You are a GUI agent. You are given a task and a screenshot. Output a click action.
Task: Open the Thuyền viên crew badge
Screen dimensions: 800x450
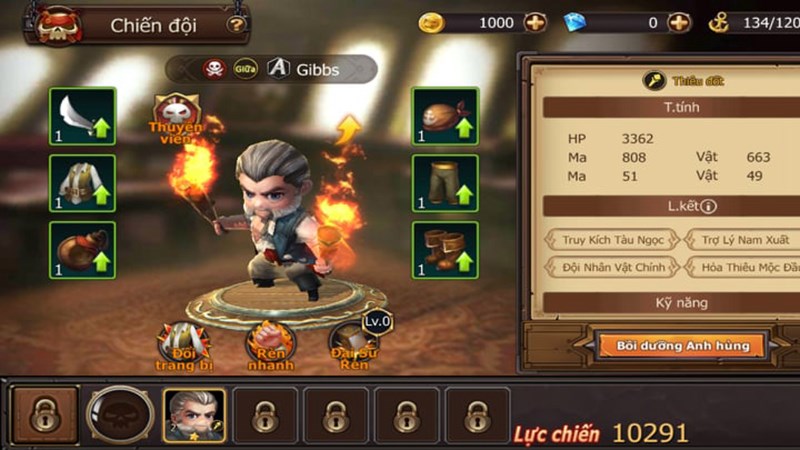[x=176, y=113]
